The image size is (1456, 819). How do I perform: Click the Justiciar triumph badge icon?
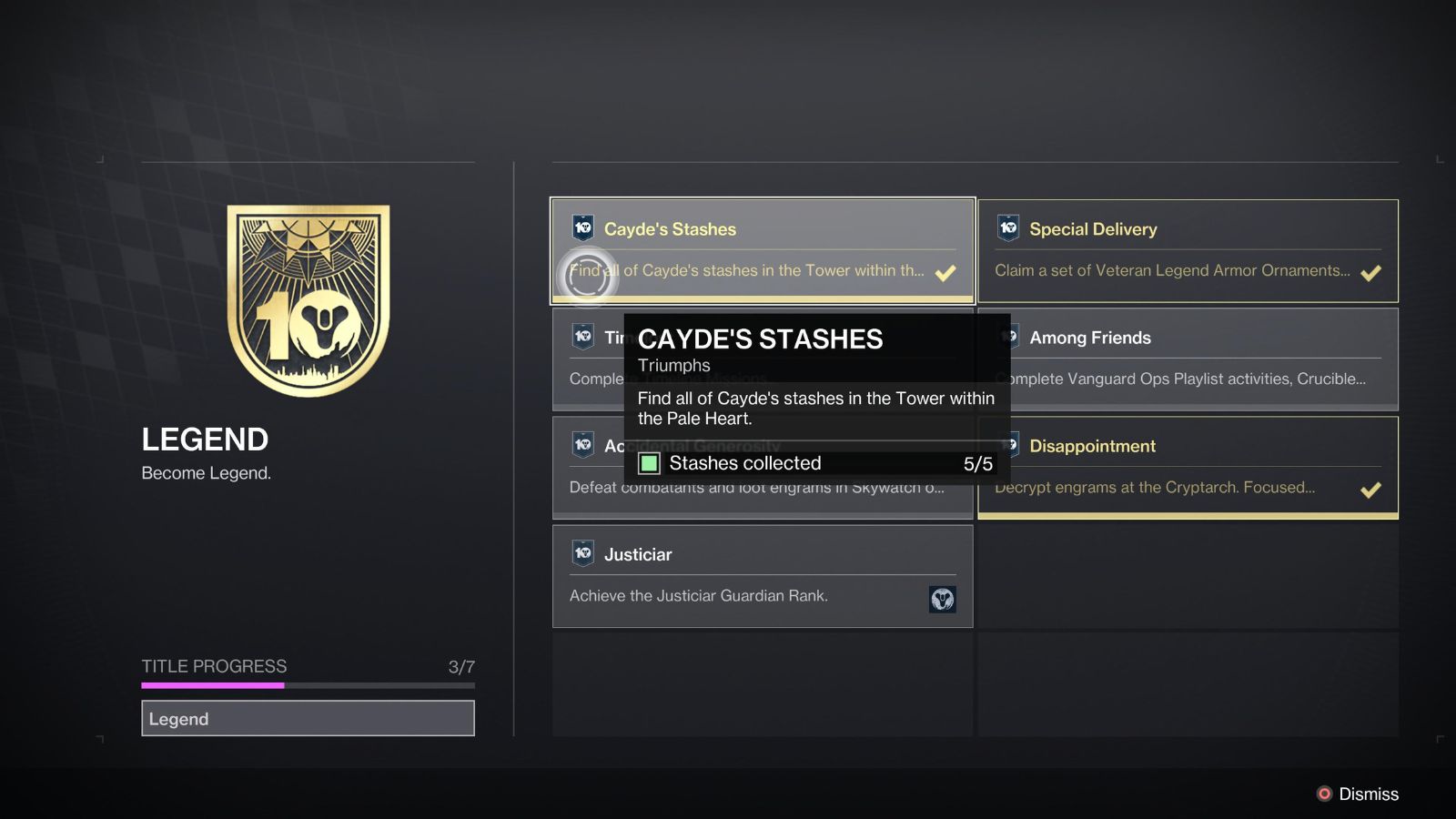[x=580, y=553]
